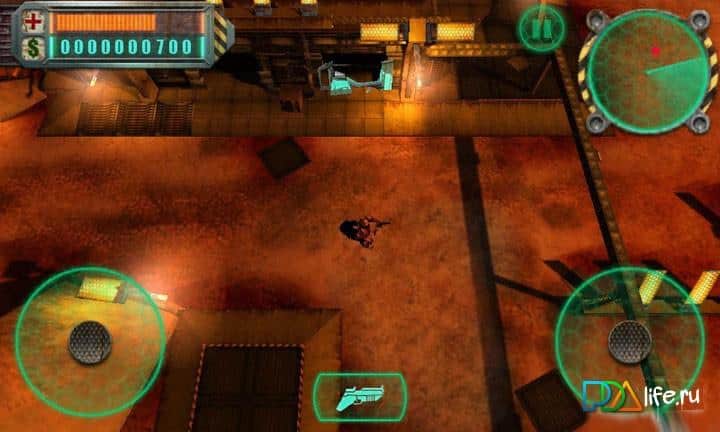The image size is (720, 432).
Task: Tap the left movement joystick knob
Action: pos(89,342)
